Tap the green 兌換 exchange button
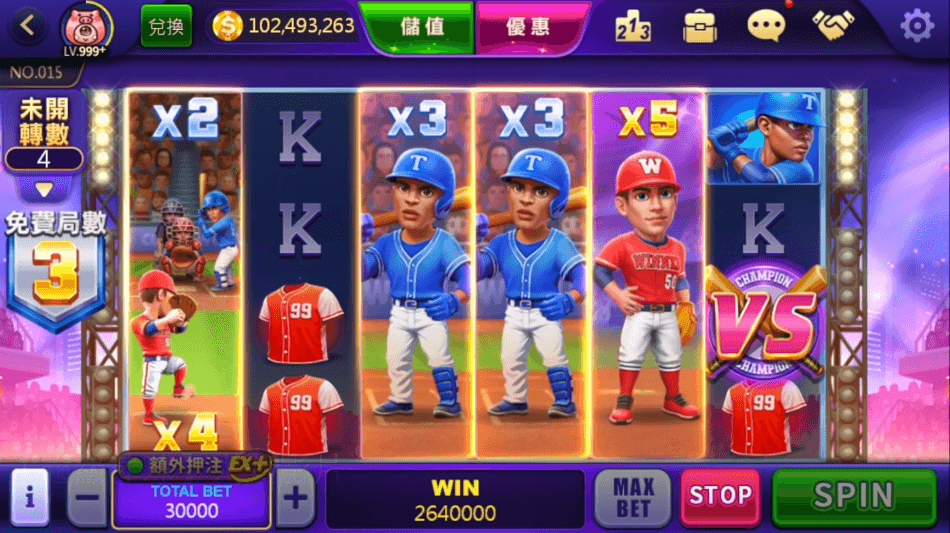The image size is (950, 533). point(166,26)
